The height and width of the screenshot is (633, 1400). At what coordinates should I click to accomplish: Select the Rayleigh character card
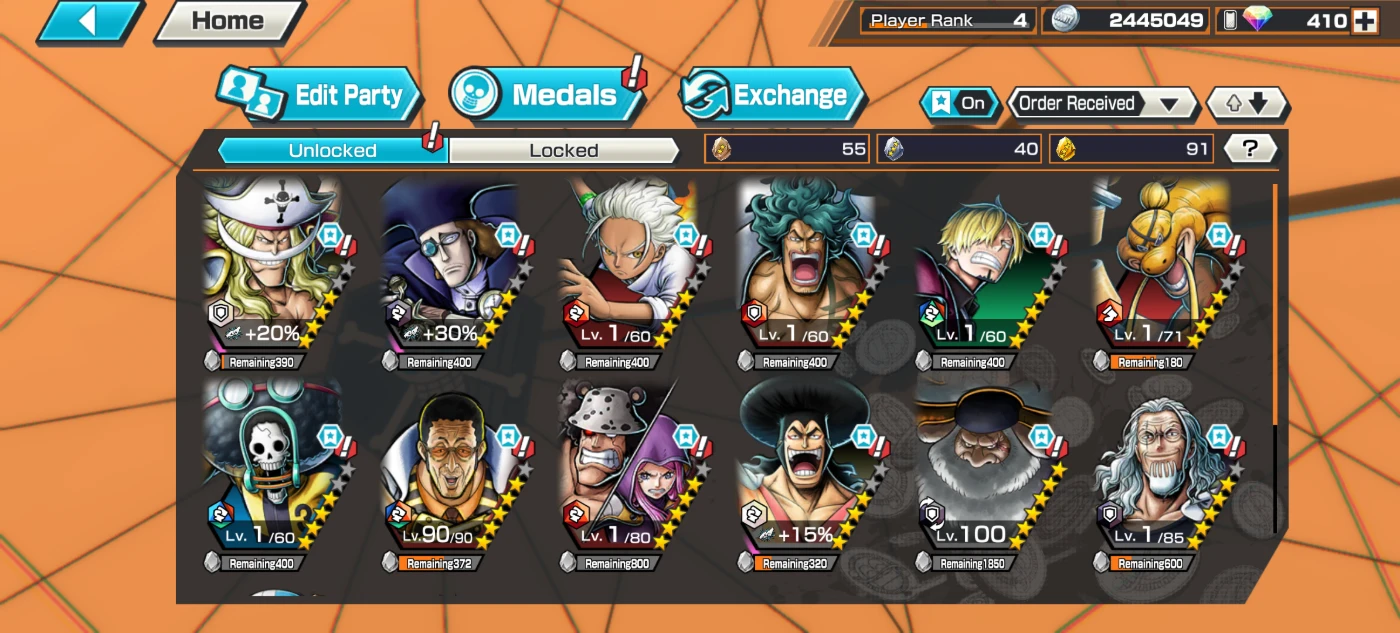point(1162,465)
